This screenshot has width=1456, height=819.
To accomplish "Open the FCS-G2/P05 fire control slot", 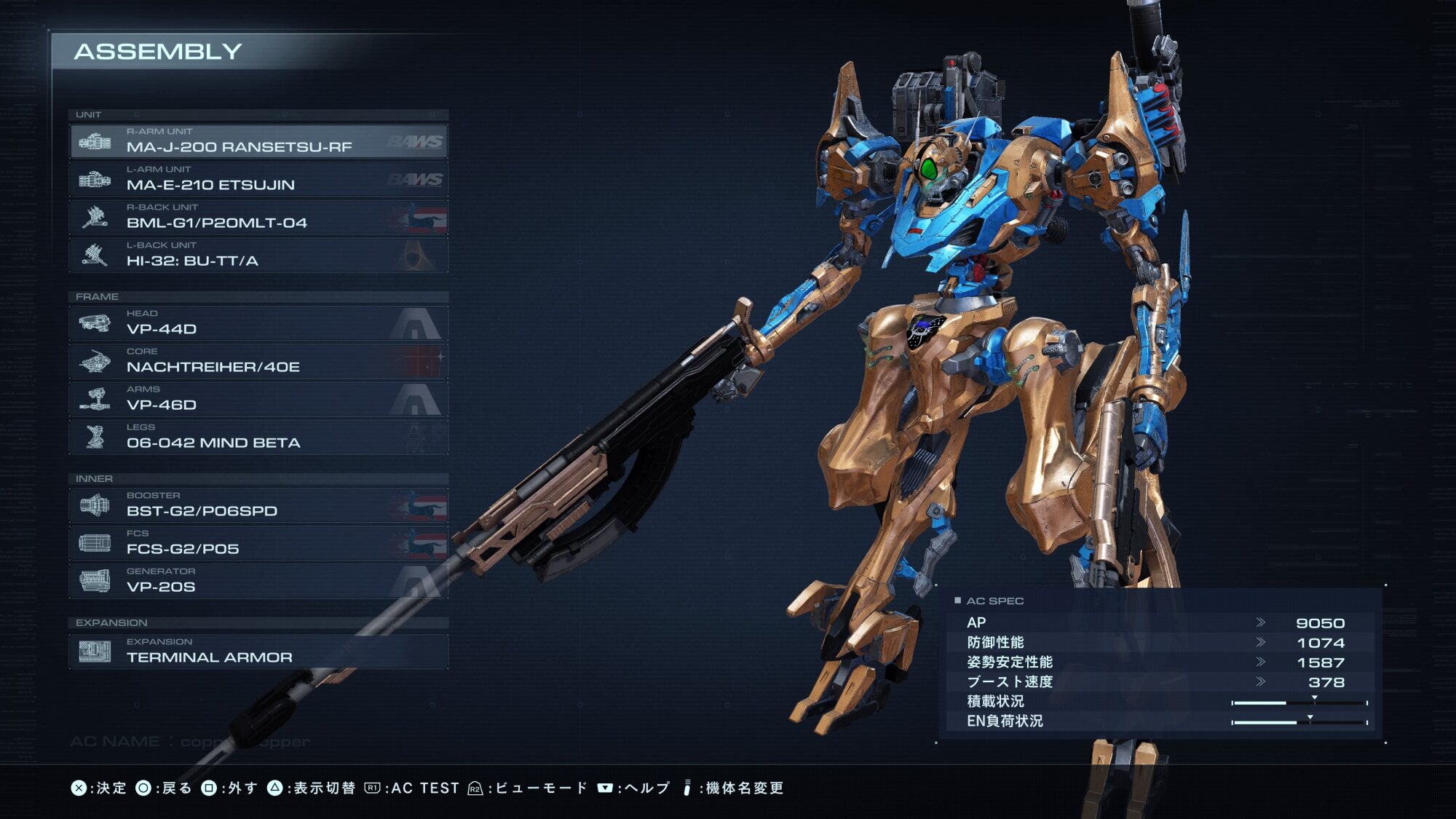I will tap(258, 543).
